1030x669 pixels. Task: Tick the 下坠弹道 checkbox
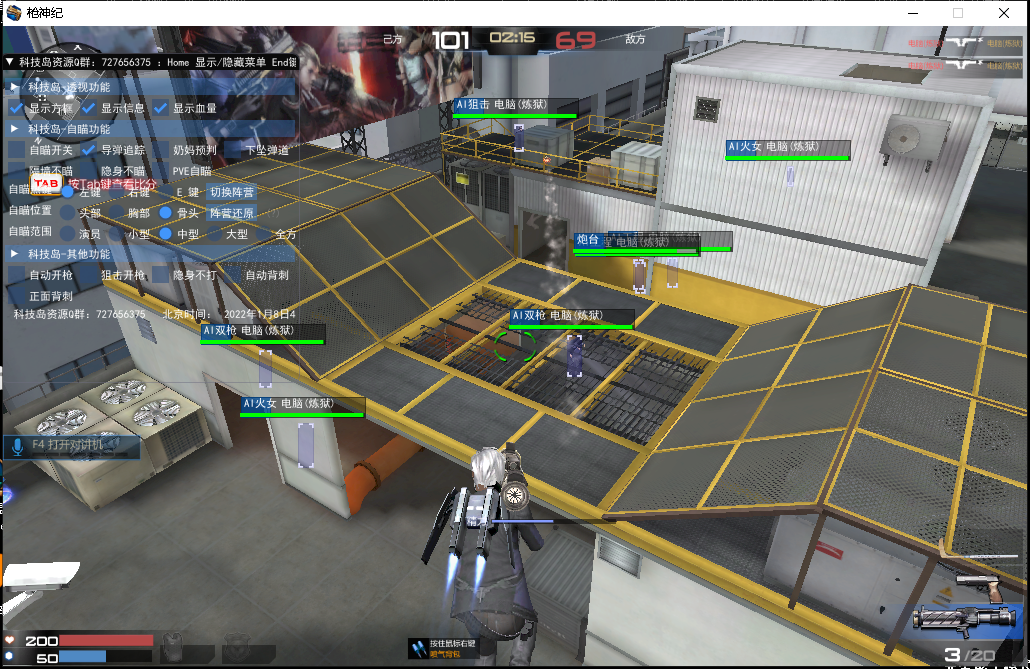click(233, 150)
